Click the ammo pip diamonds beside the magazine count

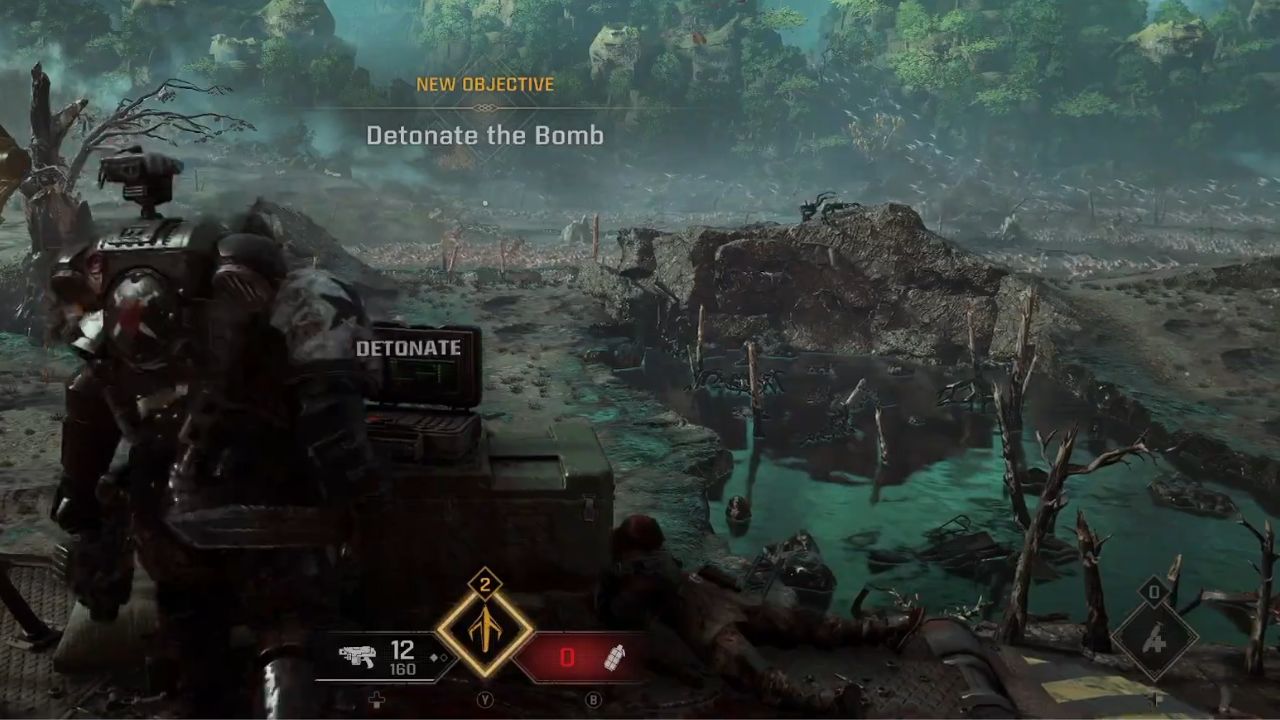pyautogui.click(x=438, y=657)
